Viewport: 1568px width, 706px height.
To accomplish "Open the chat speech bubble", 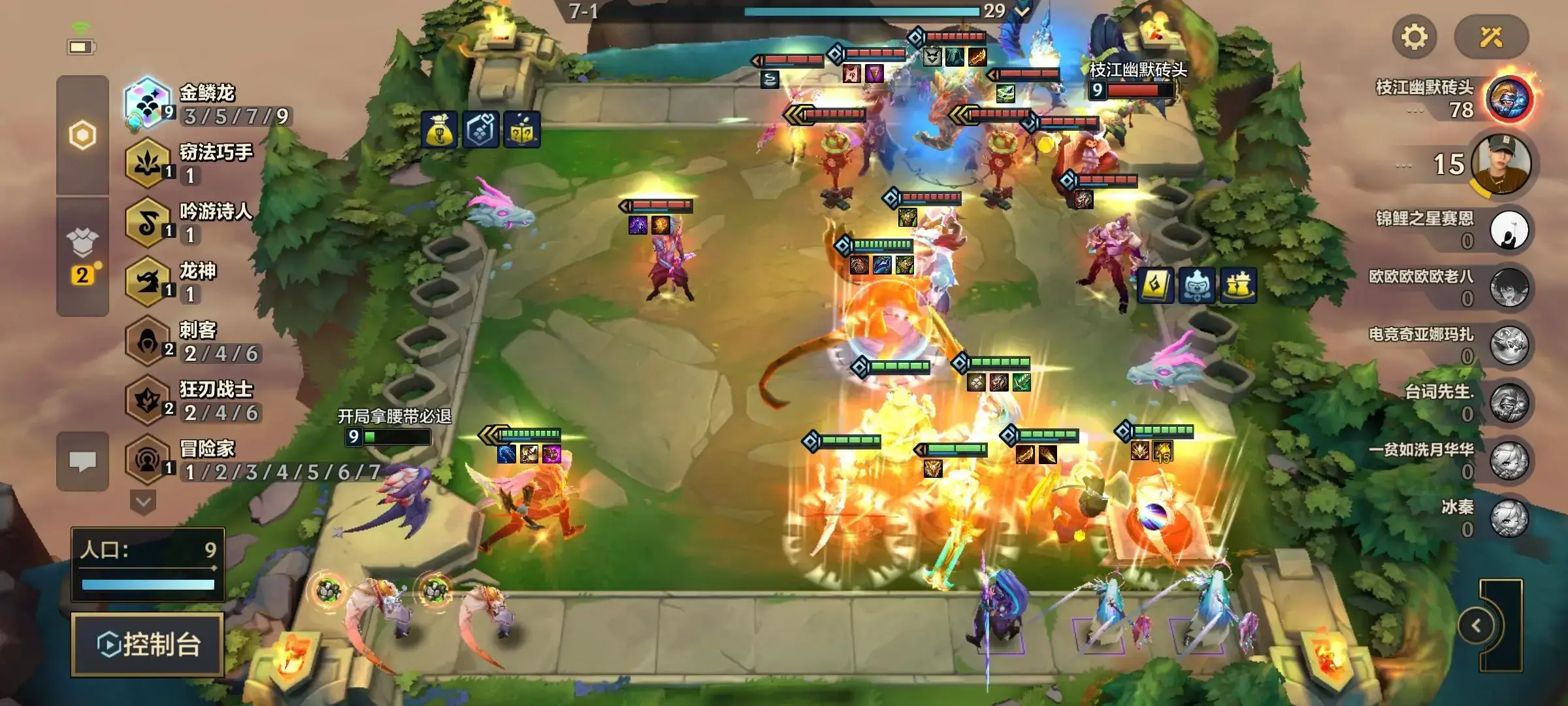I will [82, 462].
